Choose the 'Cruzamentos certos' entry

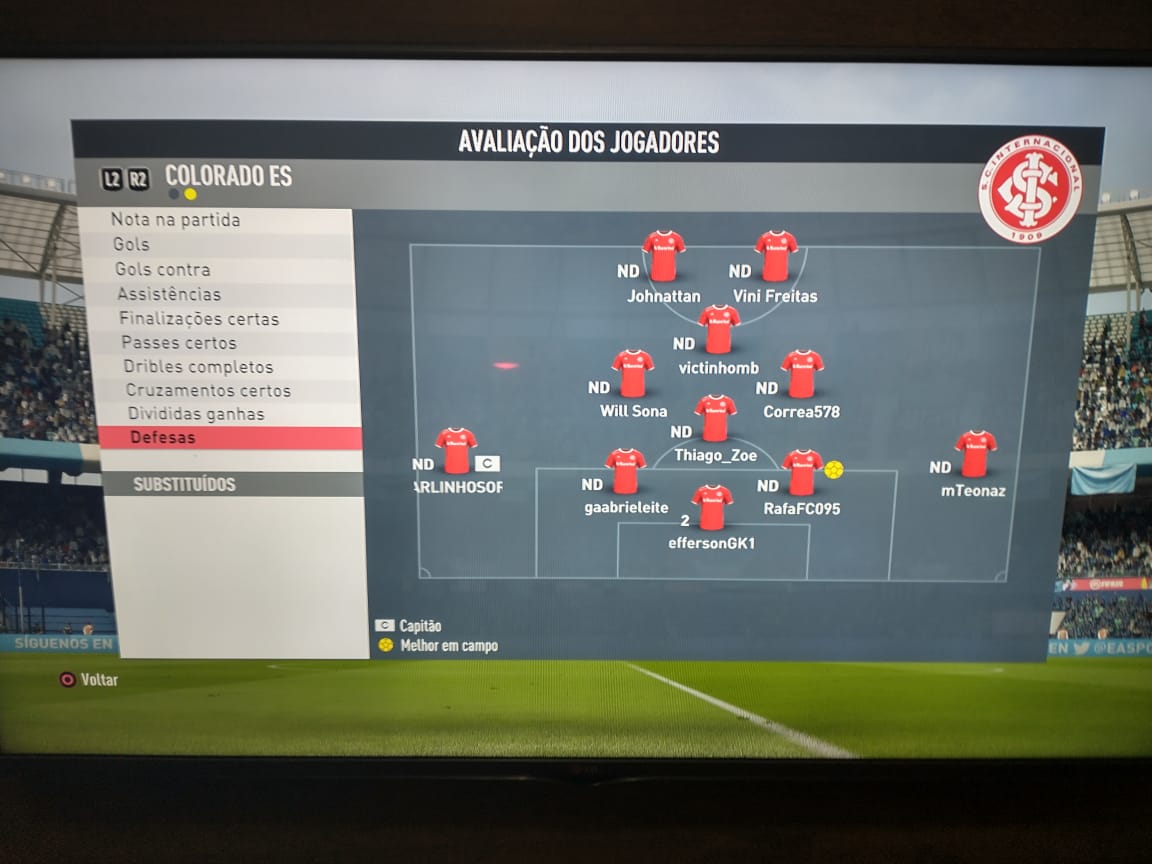click(208, 391)
